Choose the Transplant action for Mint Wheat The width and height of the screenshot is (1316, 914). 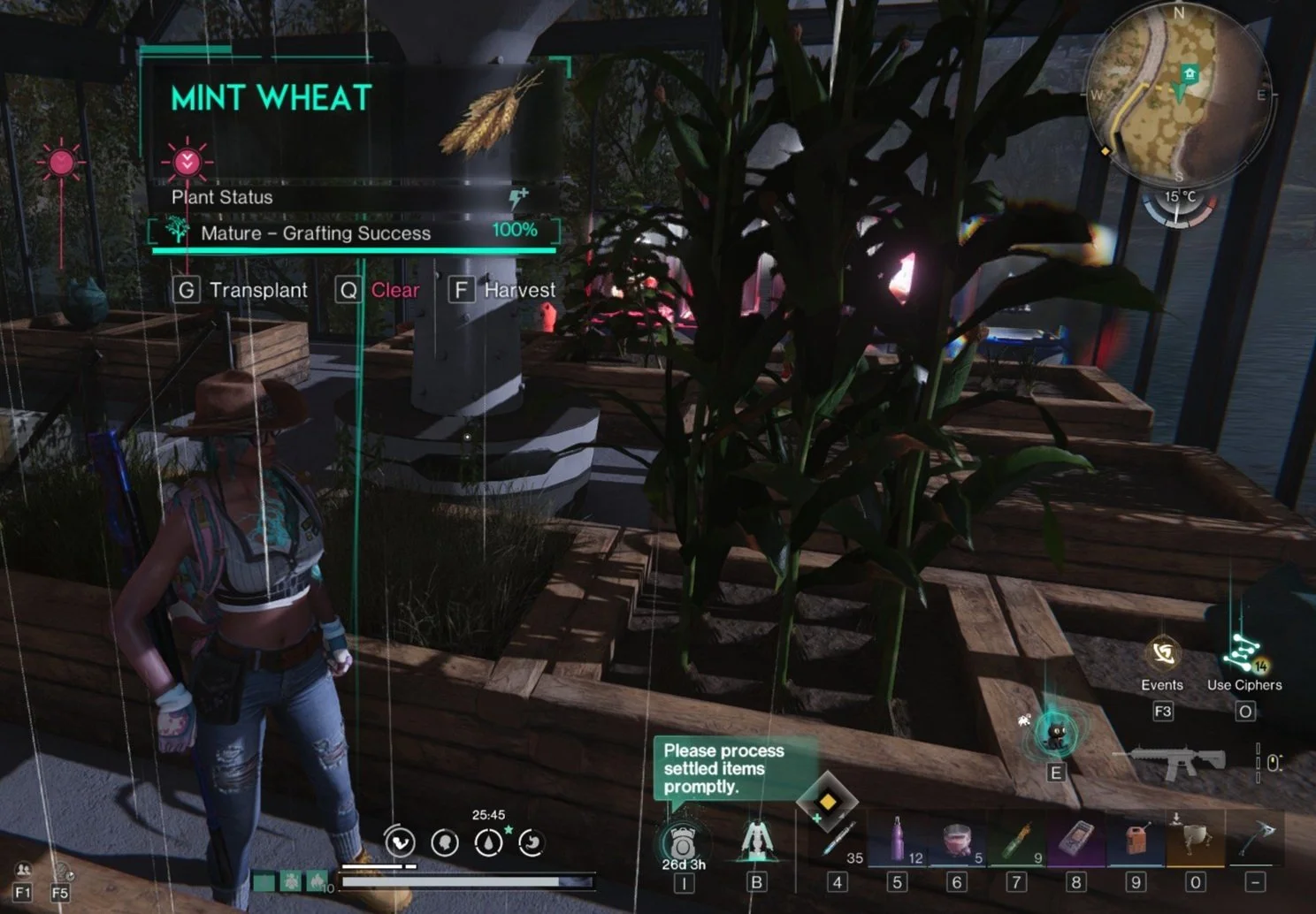tap(241, 290)
